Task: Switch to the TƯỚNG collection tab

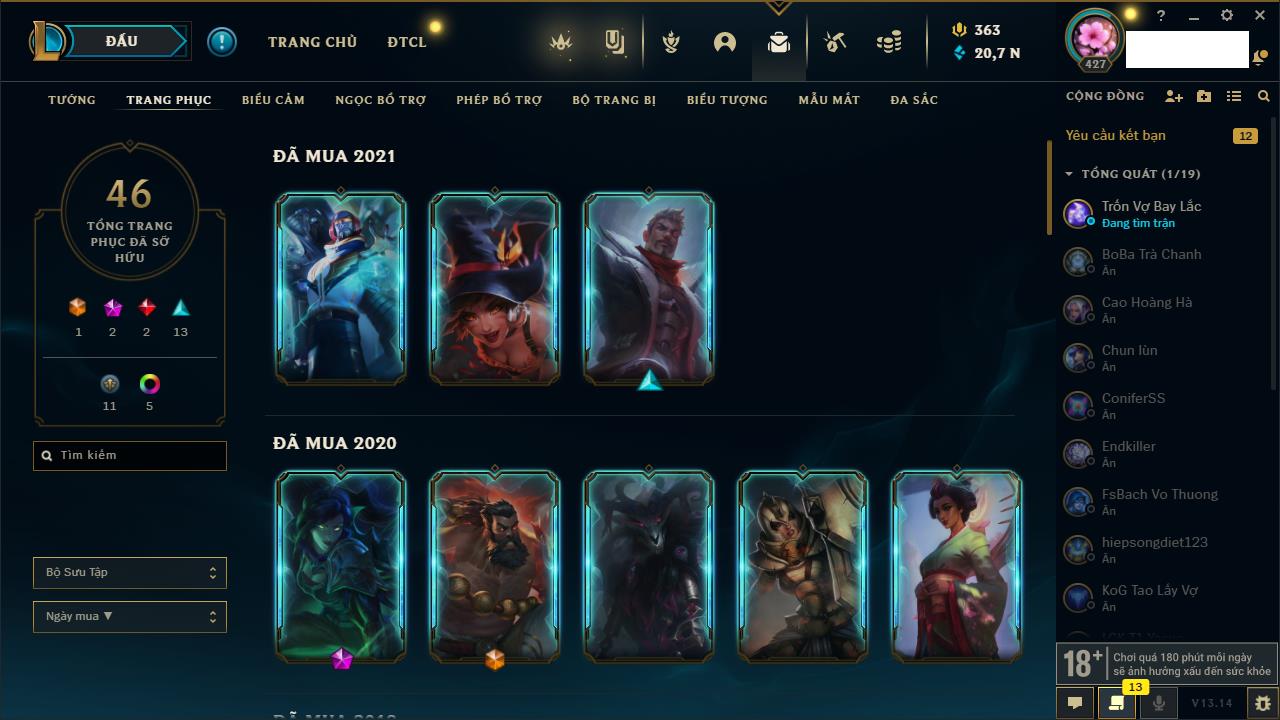Action: click(x=72, y=100)
